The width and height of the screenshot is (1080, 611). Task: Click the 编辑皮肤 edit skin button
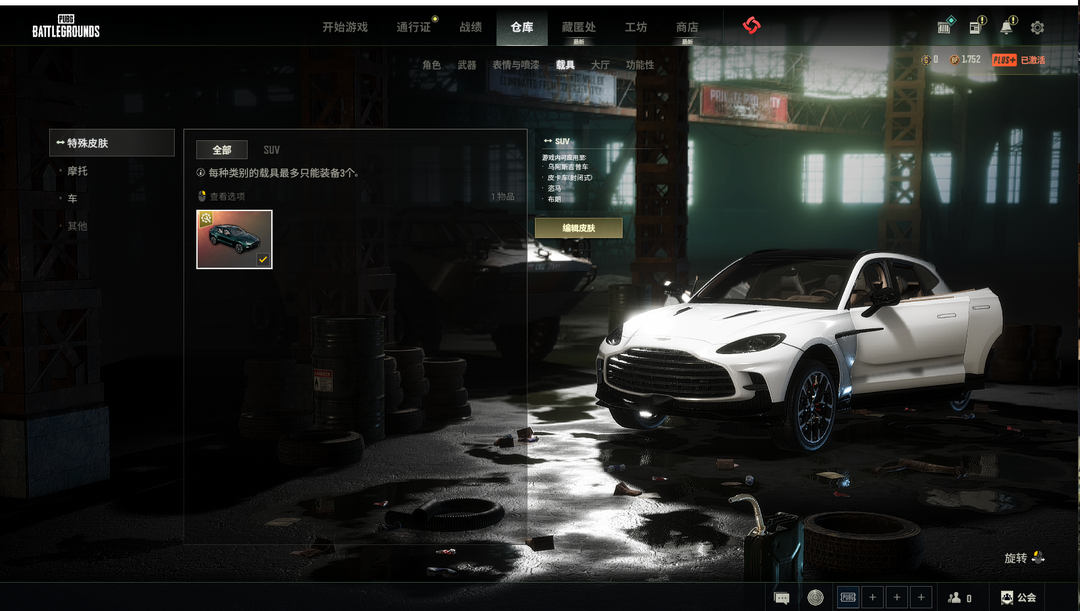(578, 228)
